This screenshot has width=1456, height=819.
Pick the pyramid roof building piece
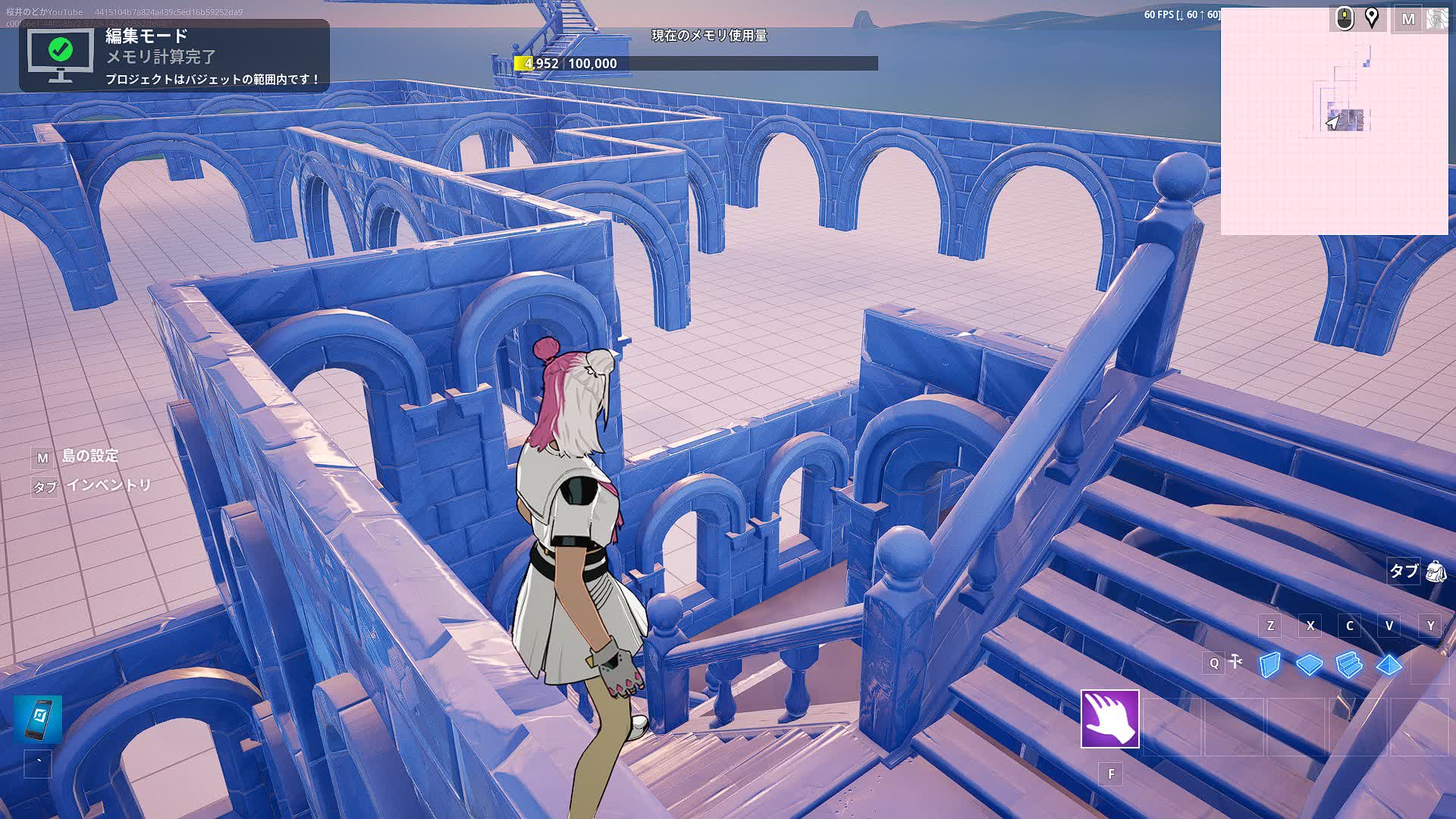(x=1389, y=665)
